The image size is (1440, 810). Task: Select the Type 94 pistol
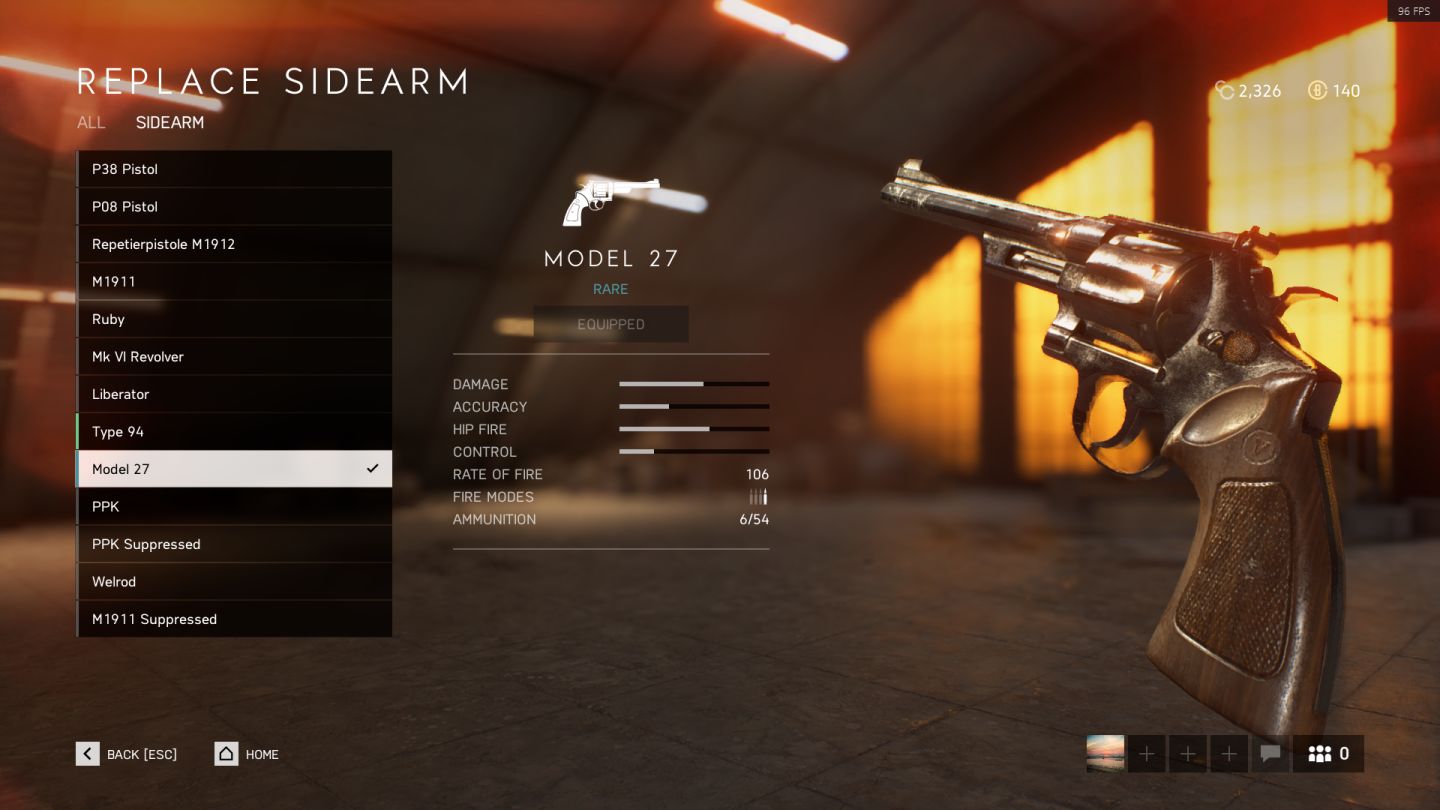[x=234, y=432]
